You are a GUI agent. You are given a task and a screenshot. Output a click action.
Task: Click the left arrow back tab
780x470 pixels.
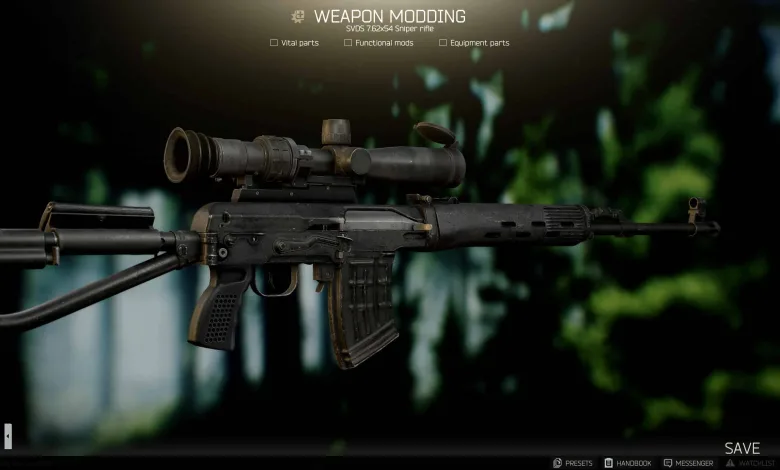(8, 435)
